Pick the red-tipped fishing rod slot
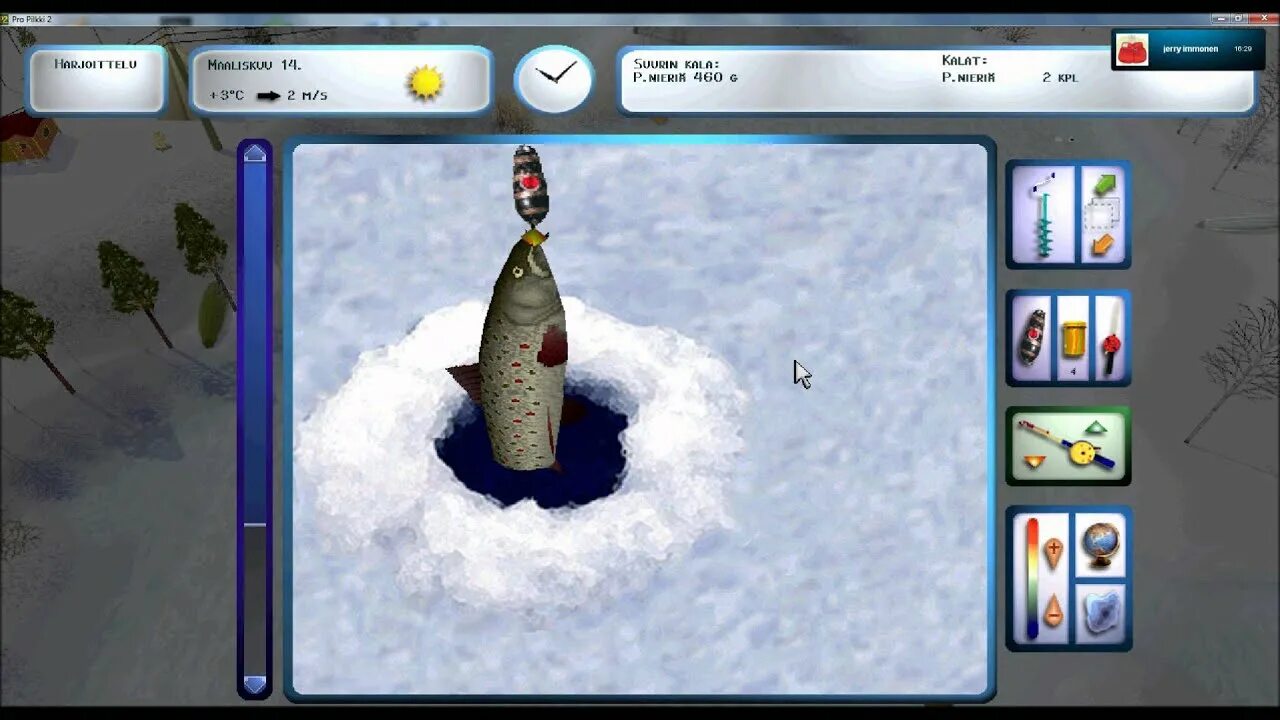1280x720 pixels. [1110, 339]
